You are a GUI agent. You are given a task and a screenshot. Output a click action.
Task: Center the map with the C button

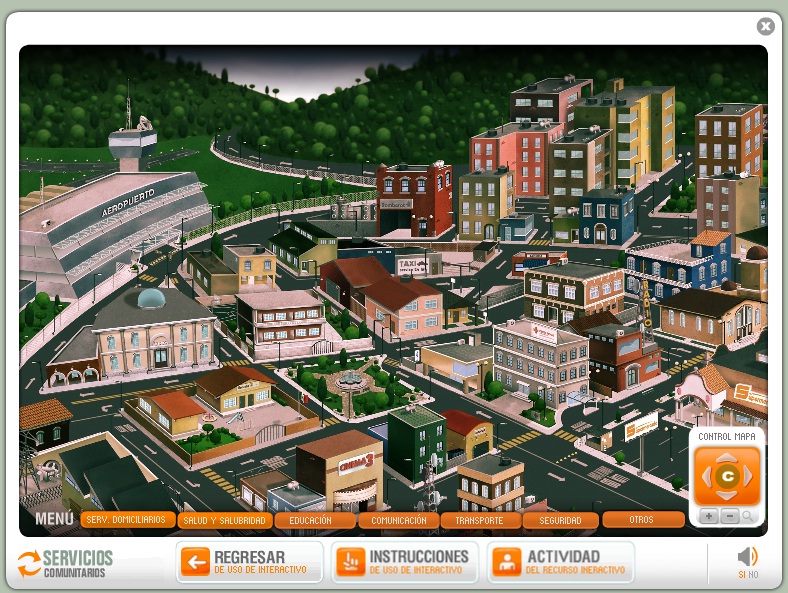[x=727, y=477]
